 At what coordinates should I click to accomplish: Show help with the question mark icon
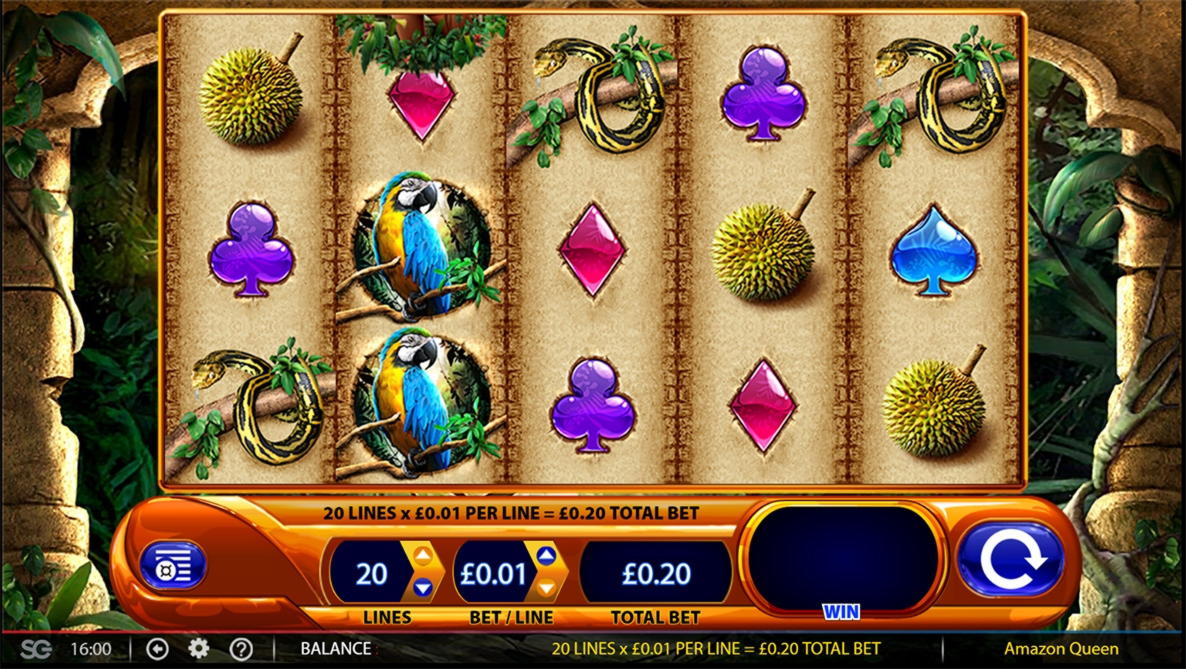[241, 648]
